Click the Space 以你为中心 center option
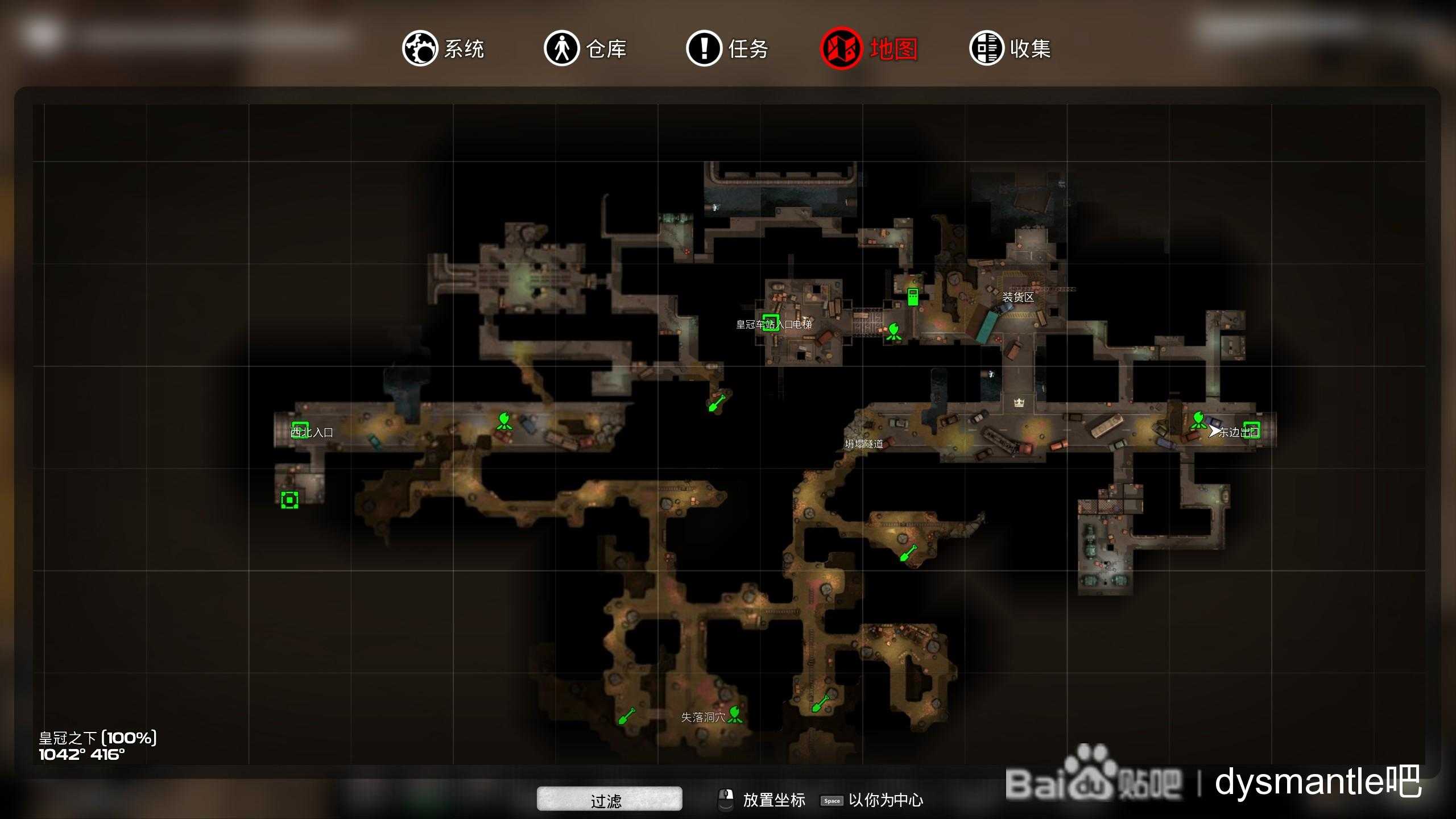The height and width of the screenshot is (819, 1456). point(832,800)
